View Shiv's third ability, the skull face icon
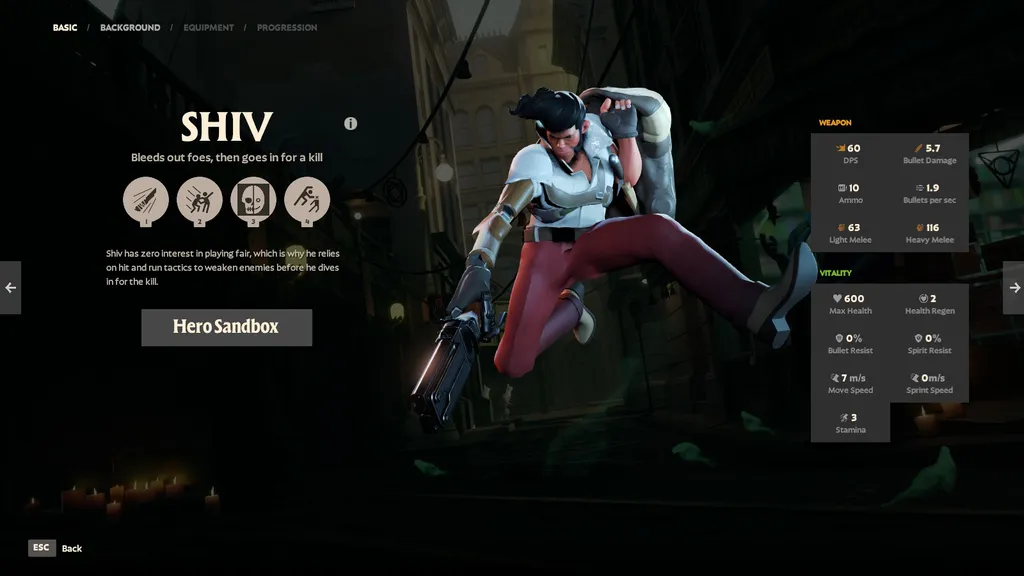1024x576 pixels. 253,200
